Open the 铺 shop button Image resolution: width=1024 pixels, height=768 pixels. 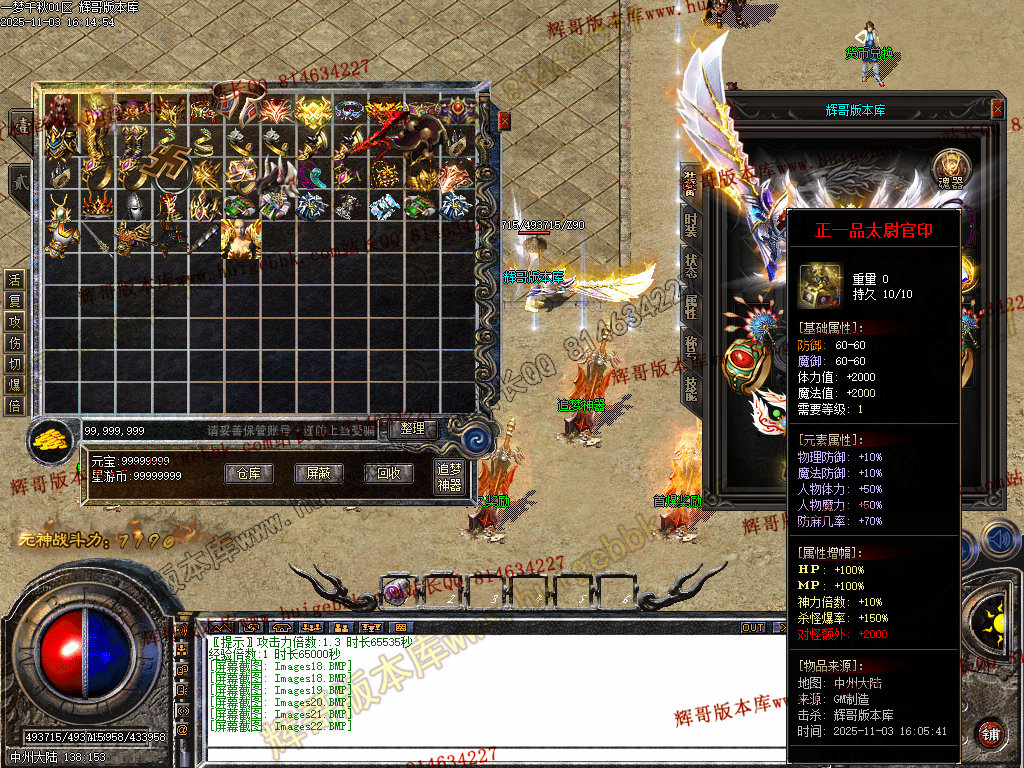[x=990, y=733]
